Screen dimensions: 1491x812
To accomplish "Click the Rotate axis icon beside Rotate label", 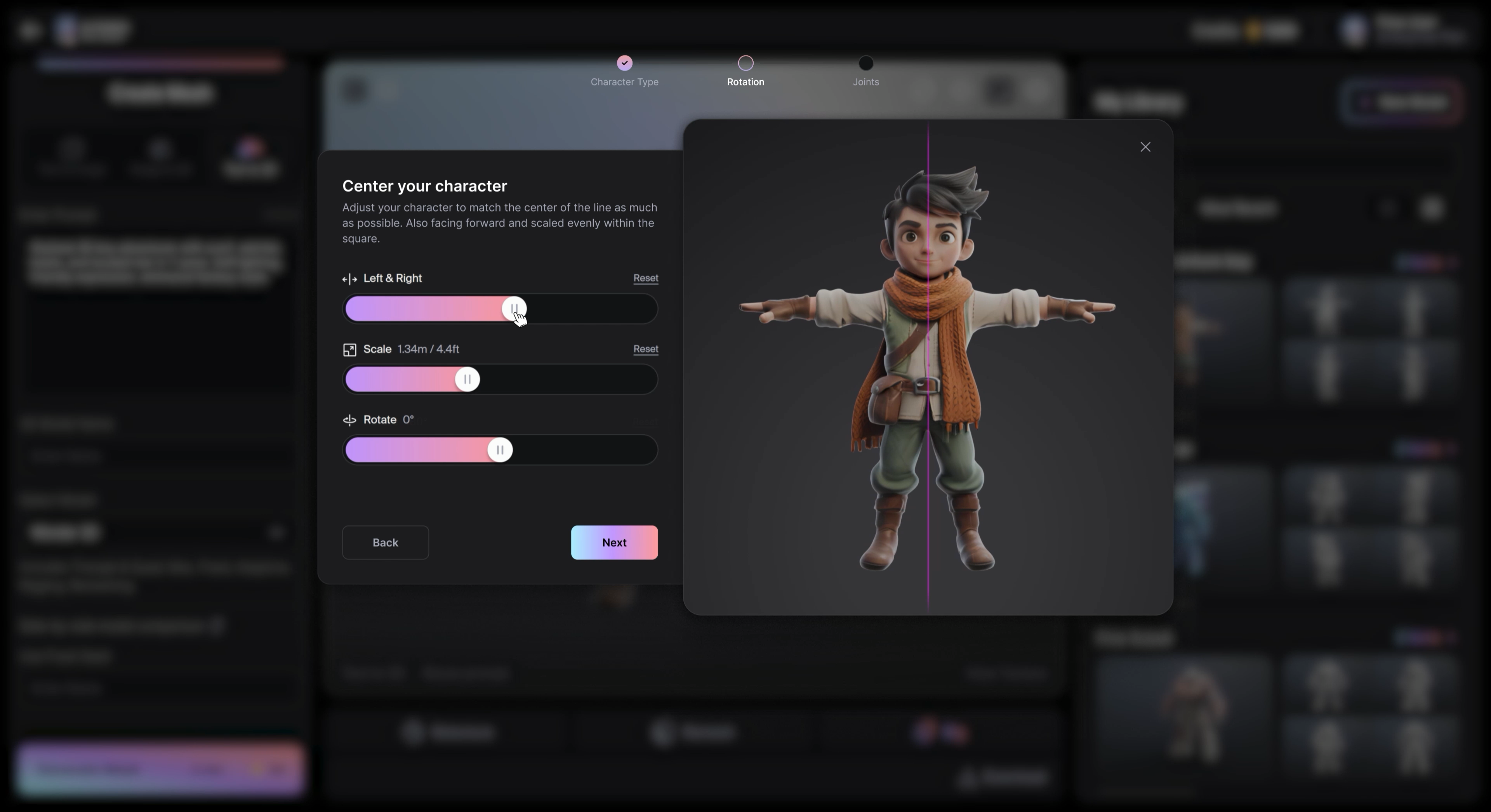I will [x=349, y=420].
